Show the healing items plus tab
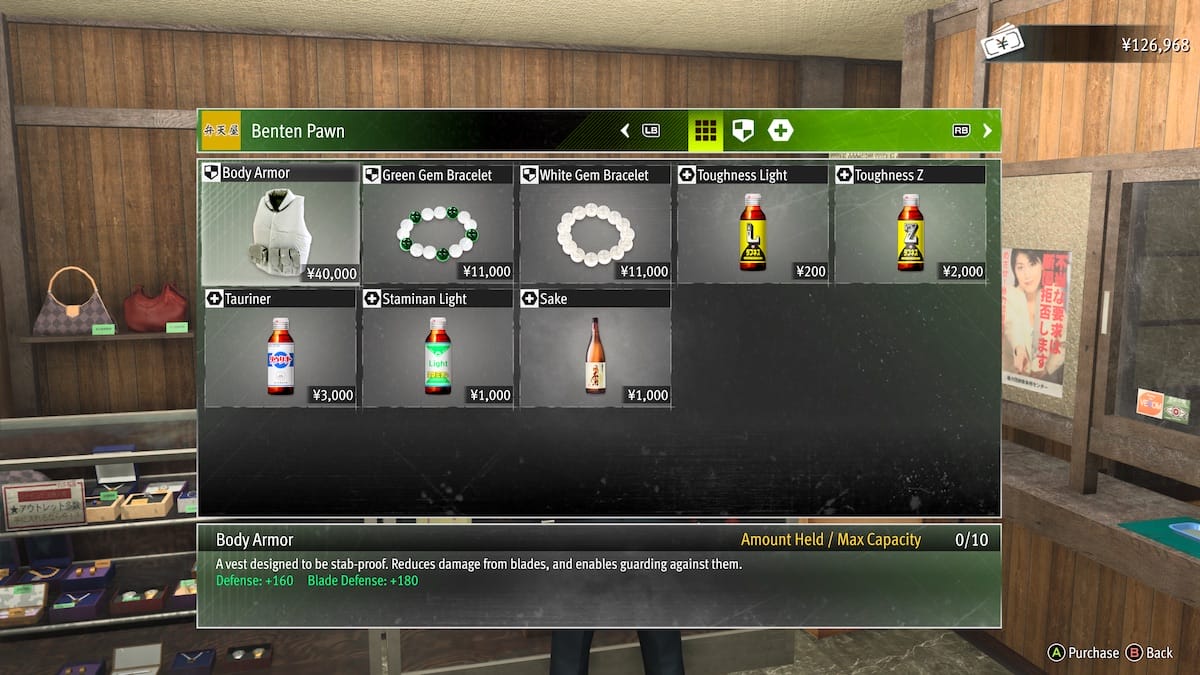Viewport: 1200px width, 675px height. point(780,130)
